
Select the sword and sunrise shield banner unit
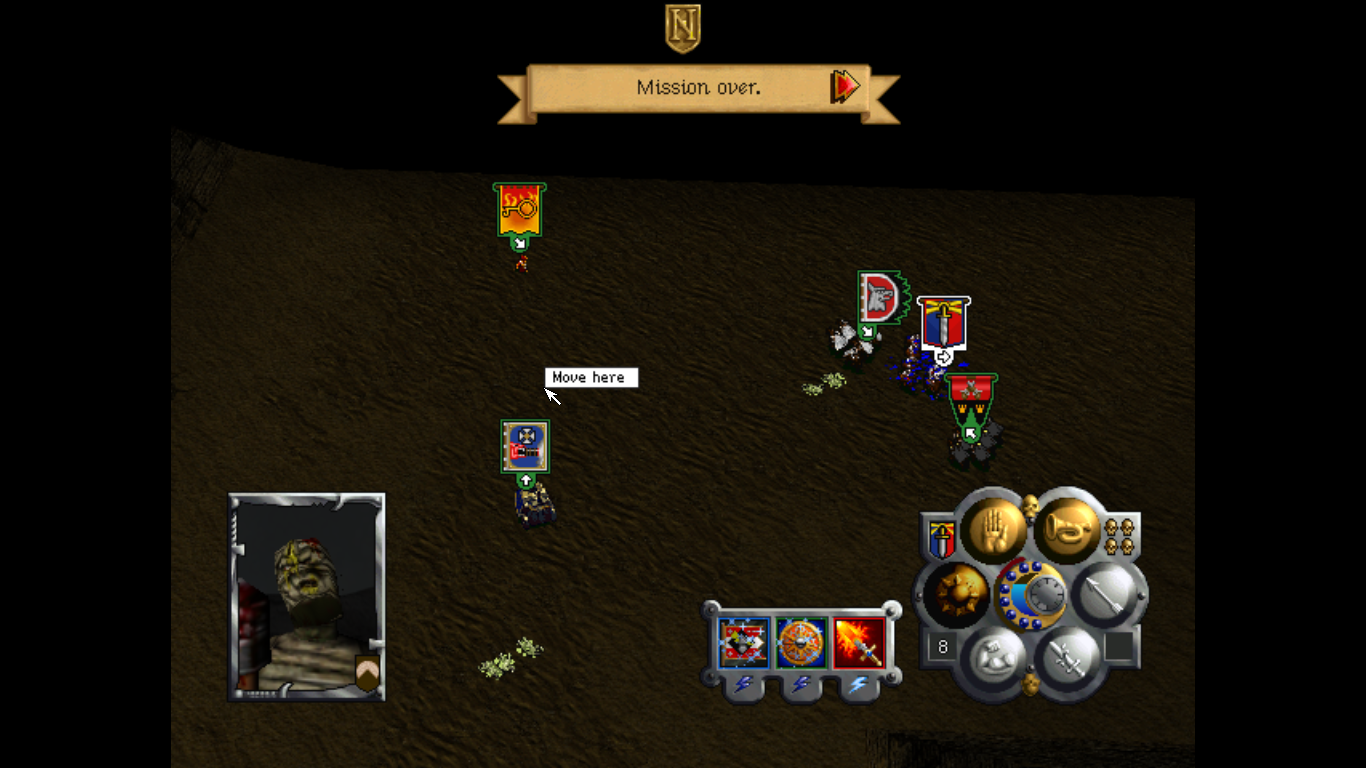click(x=943, y=322)
